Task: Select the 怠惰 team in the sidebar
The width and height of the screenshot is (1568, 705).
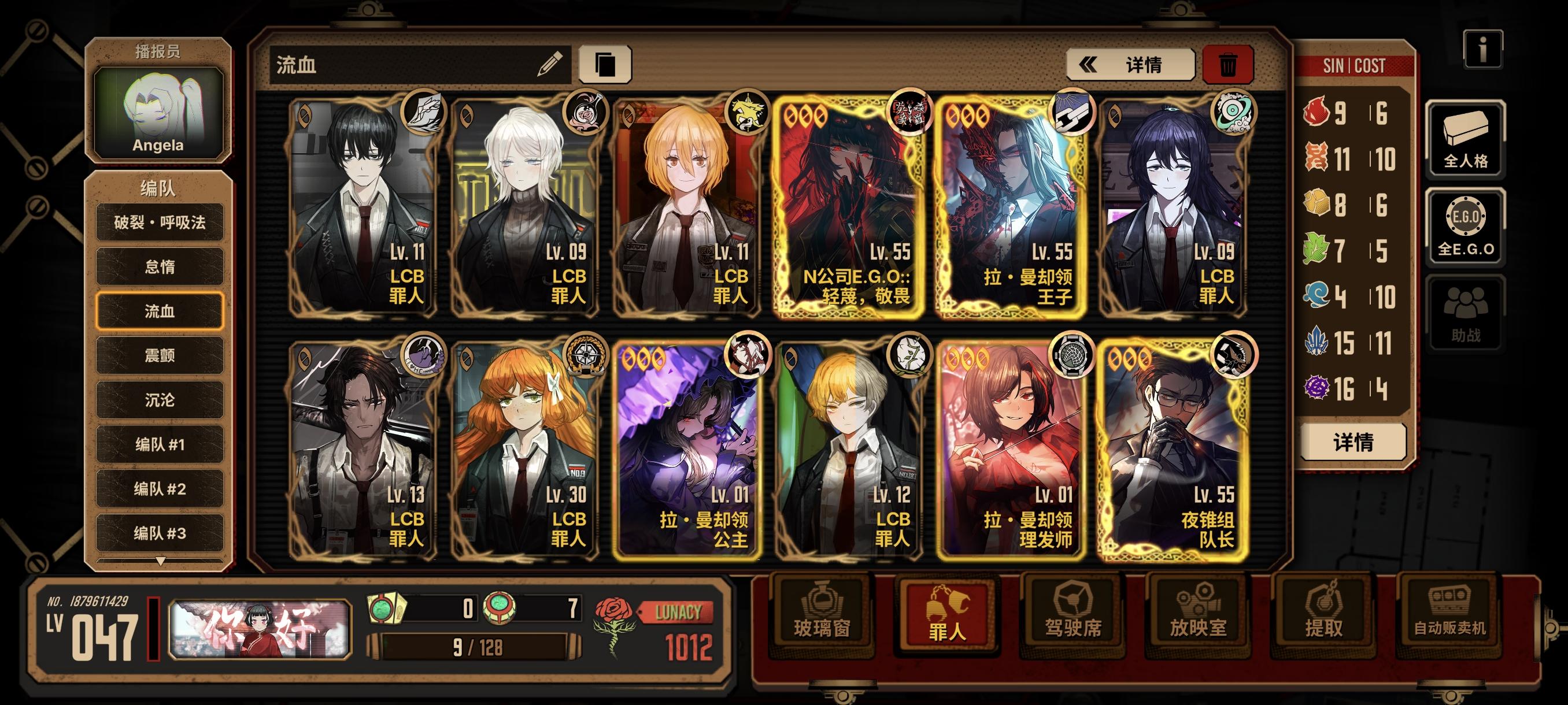Action: (x=160, y=266)
